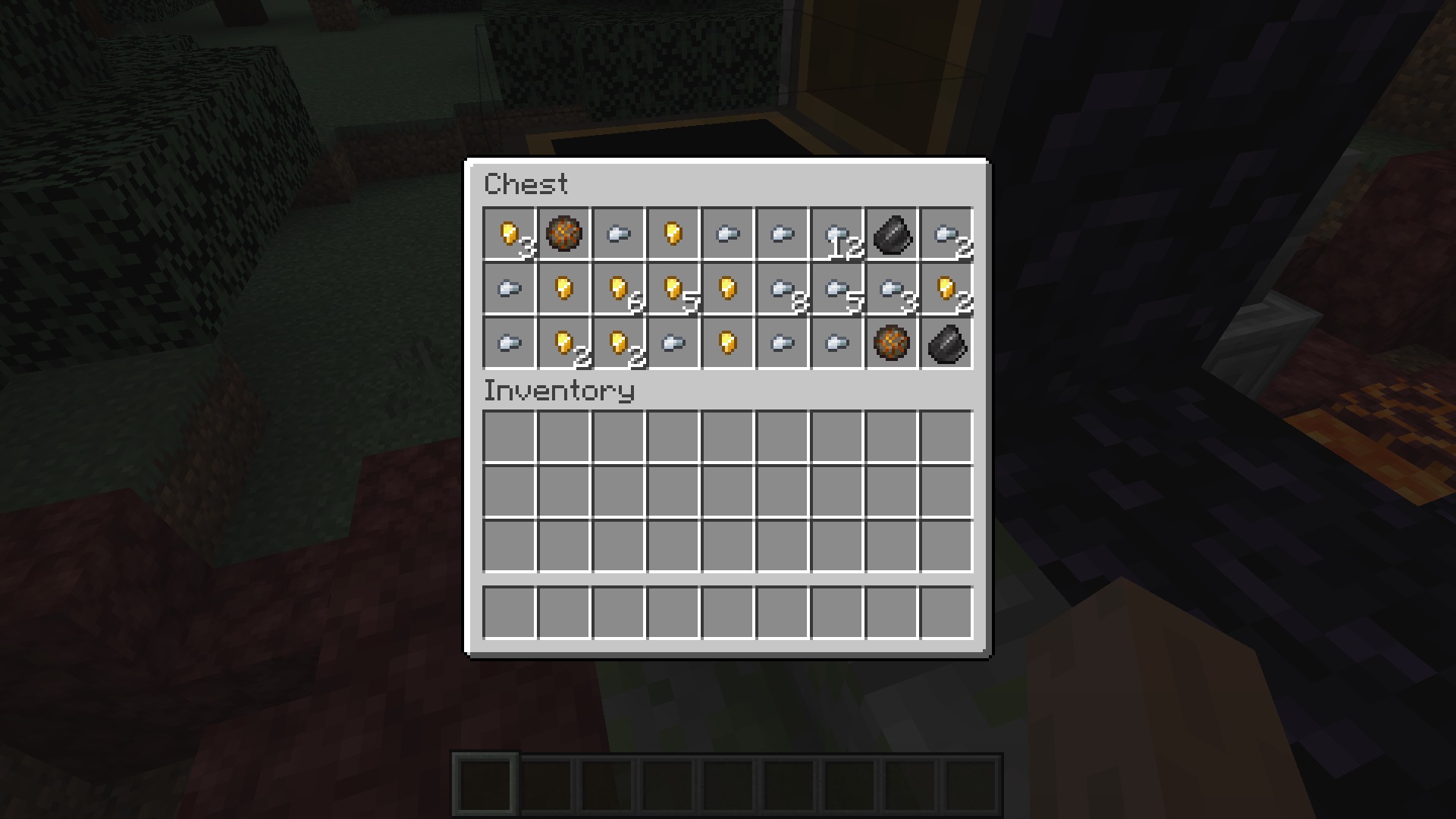
Task: Pick up the 2 iron nuggets in the top row
Action: (946, 234)
